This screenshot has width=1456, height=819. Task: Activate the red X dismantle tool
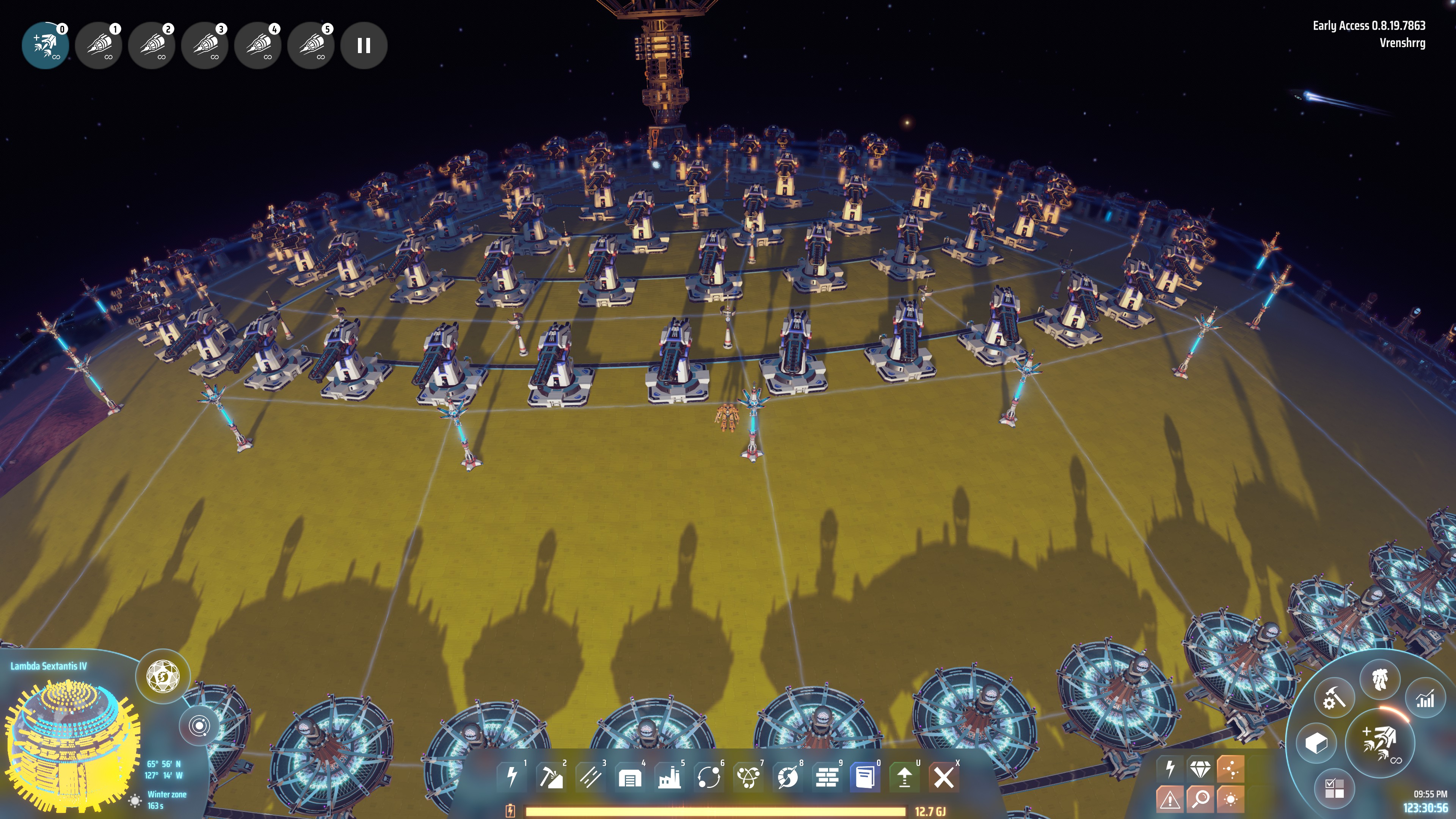[x=943, y=778]
